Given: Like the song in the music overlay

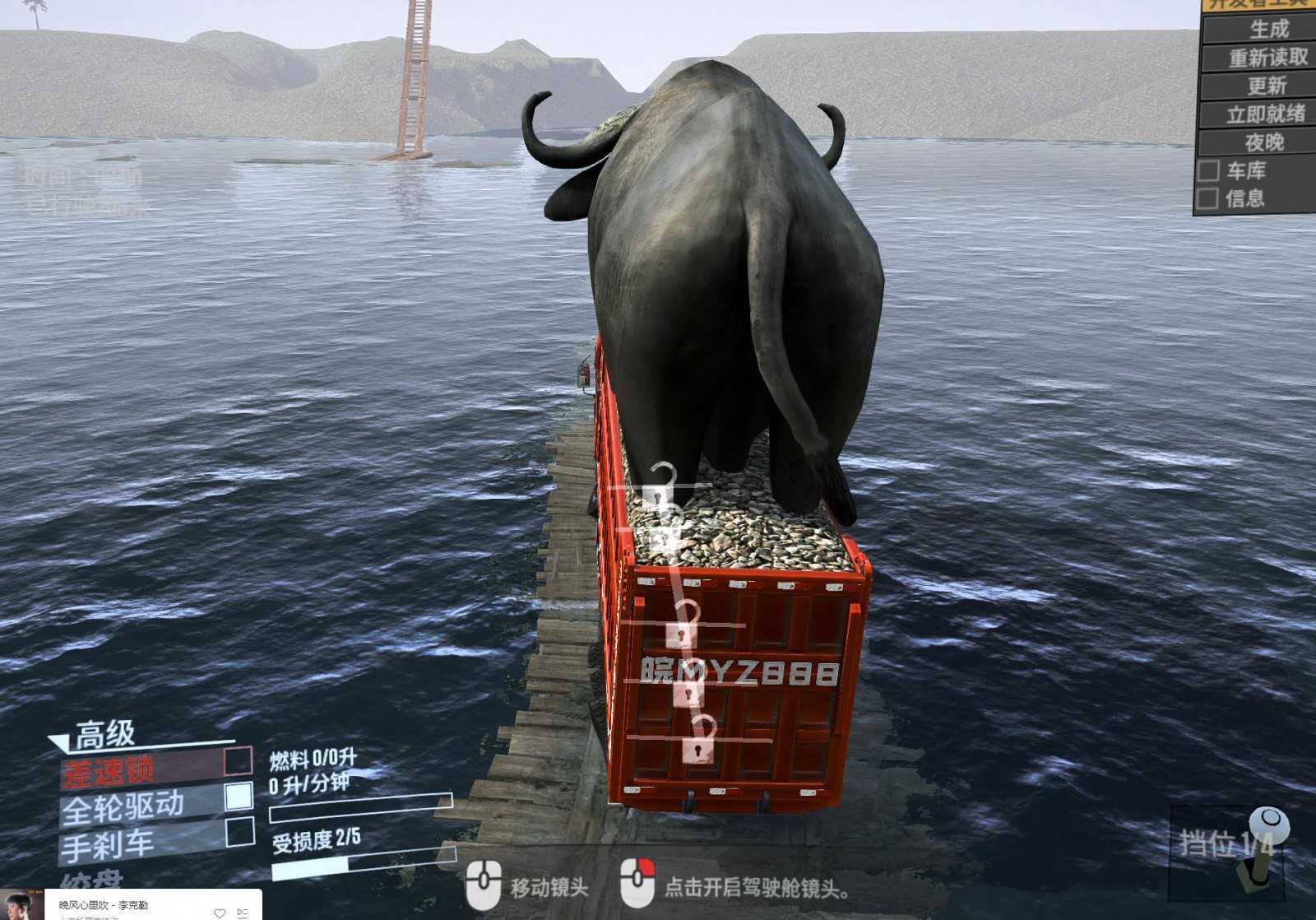Looking at the screenshot, I should pos(219,913).
